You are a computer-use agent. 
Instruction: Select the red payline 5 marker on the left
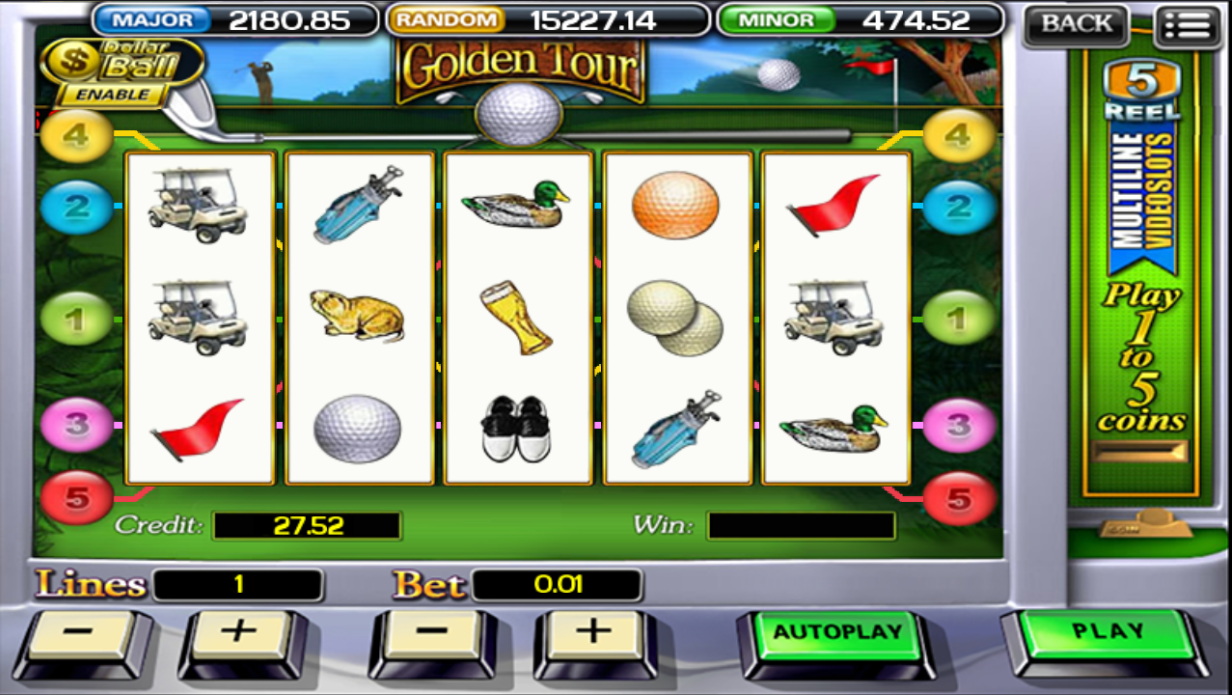click(x=77, y=497)
